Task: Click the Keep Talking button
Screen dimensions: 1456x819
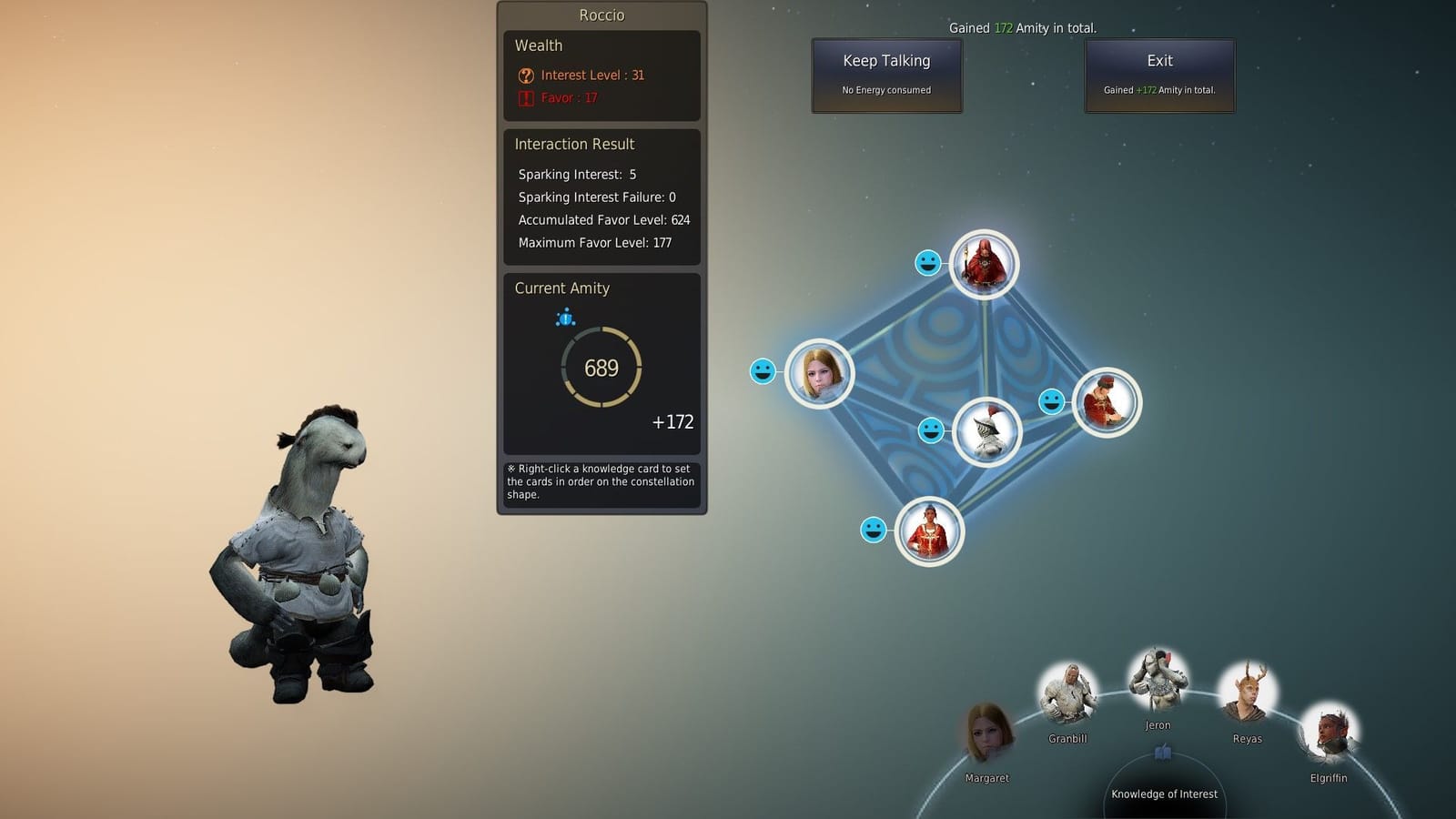Action: (x=886, y=75)
